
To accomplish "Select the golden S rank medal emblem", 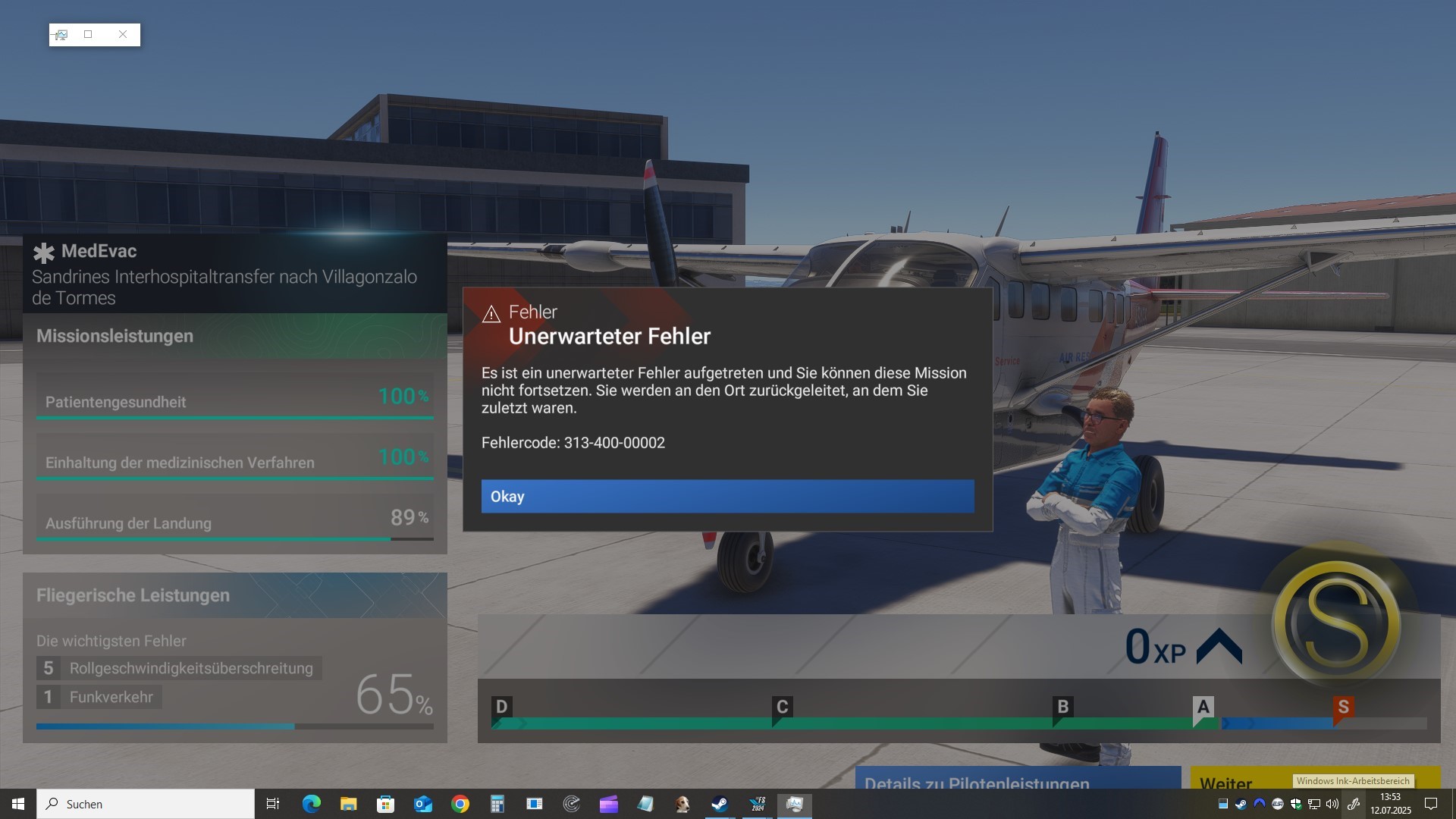I will tap(1338, 622).
